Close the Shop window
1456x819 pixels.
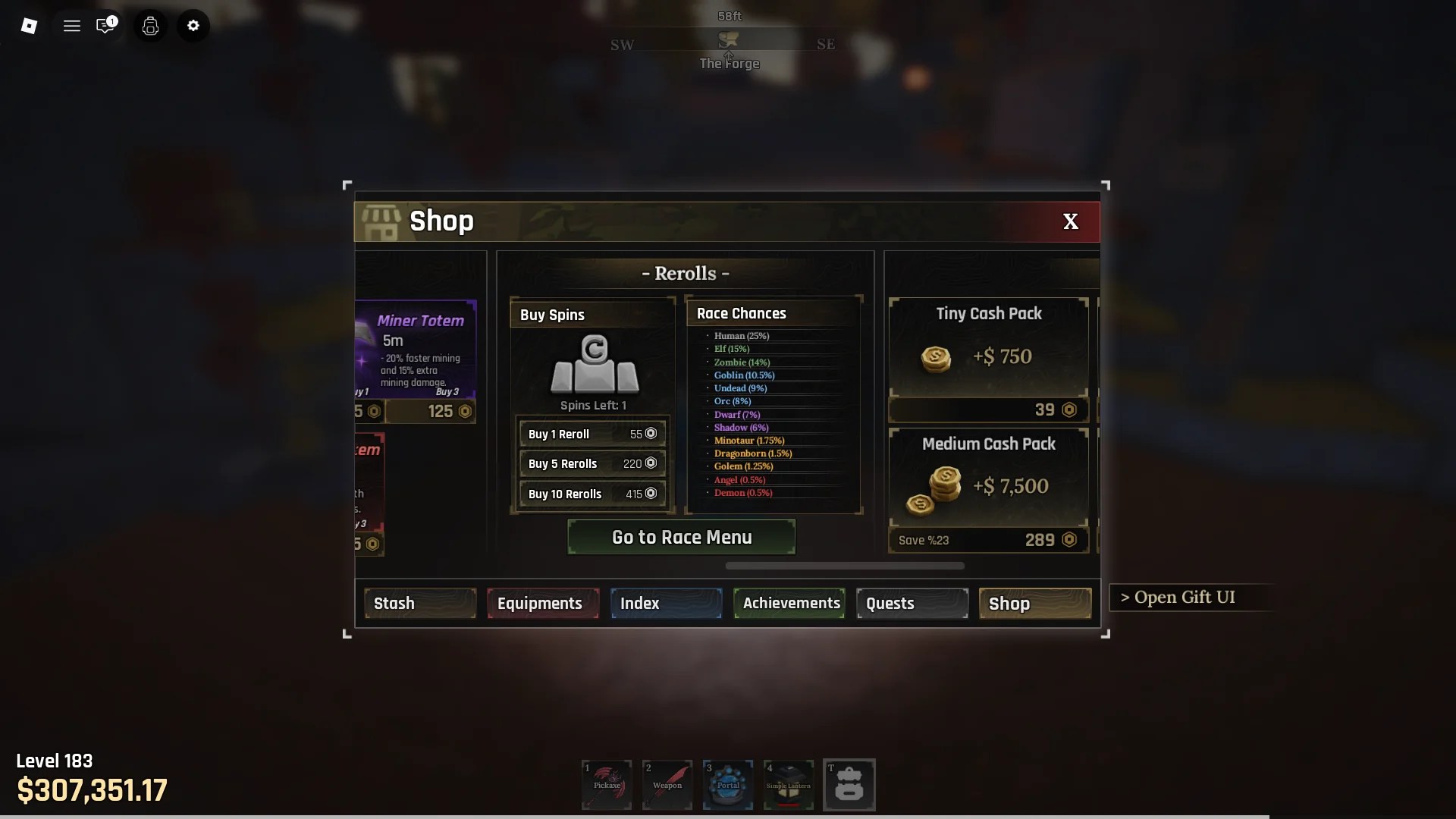click(x=1070, y=221)
